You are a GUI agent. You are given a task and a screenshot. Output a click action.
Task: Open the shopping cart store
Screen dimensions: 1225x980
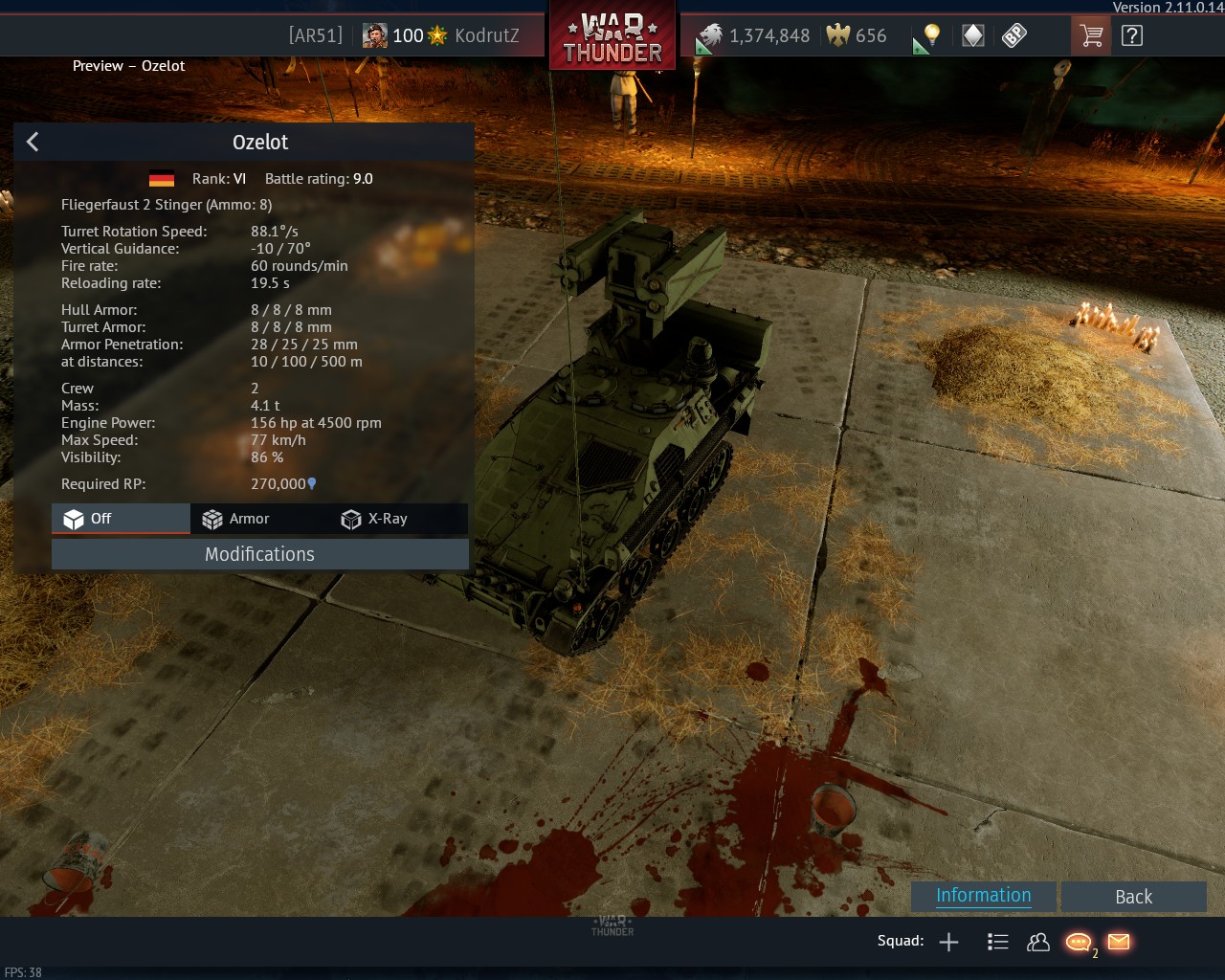pos(1091,36)
